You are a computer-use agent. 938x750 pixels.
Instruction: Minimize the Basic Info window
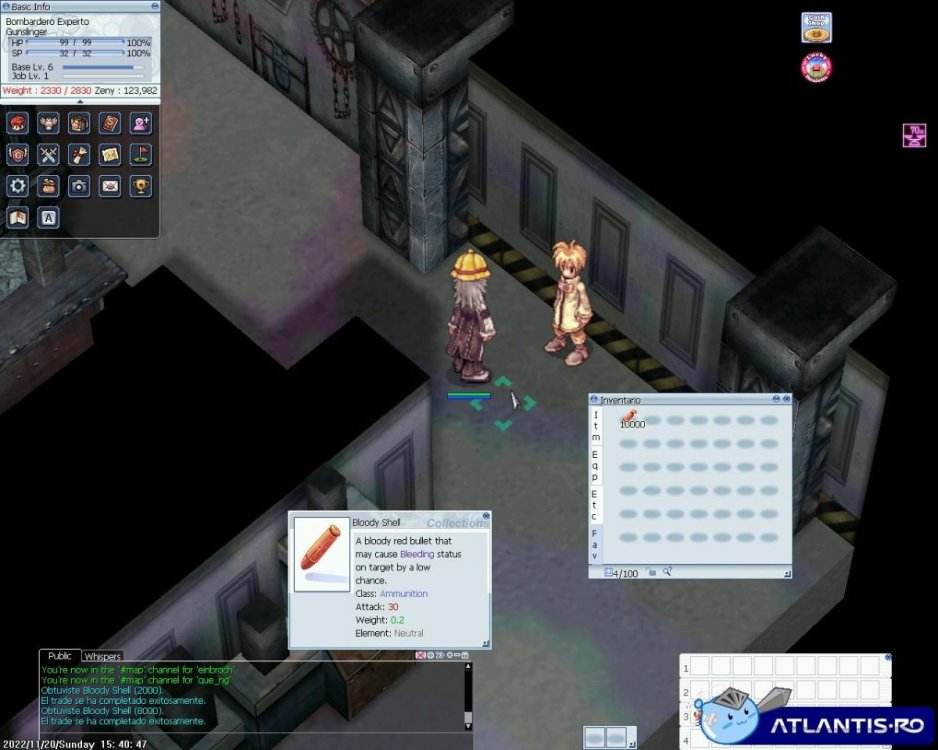pos(154,6)
